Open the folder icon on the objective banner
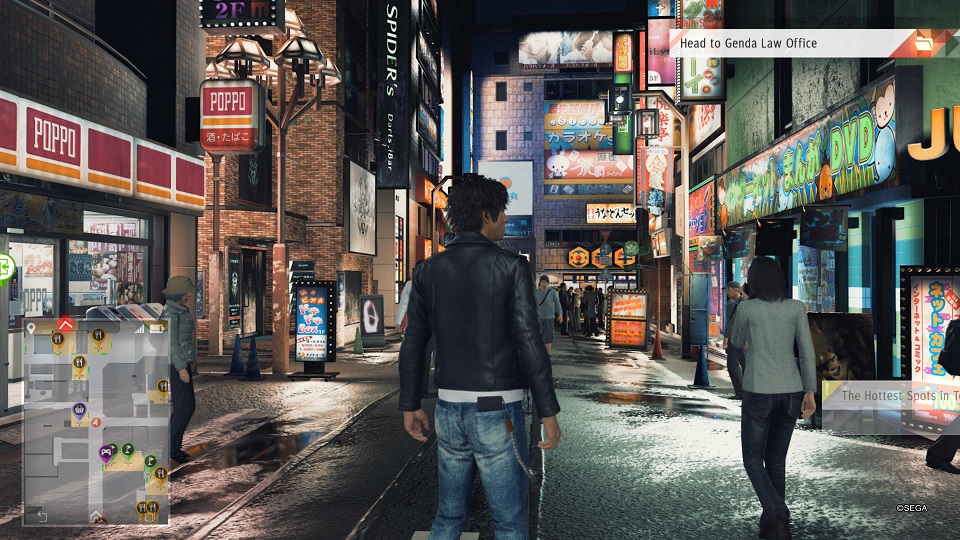The width and height of the screenshot is (960, 540). coord(924,43)
